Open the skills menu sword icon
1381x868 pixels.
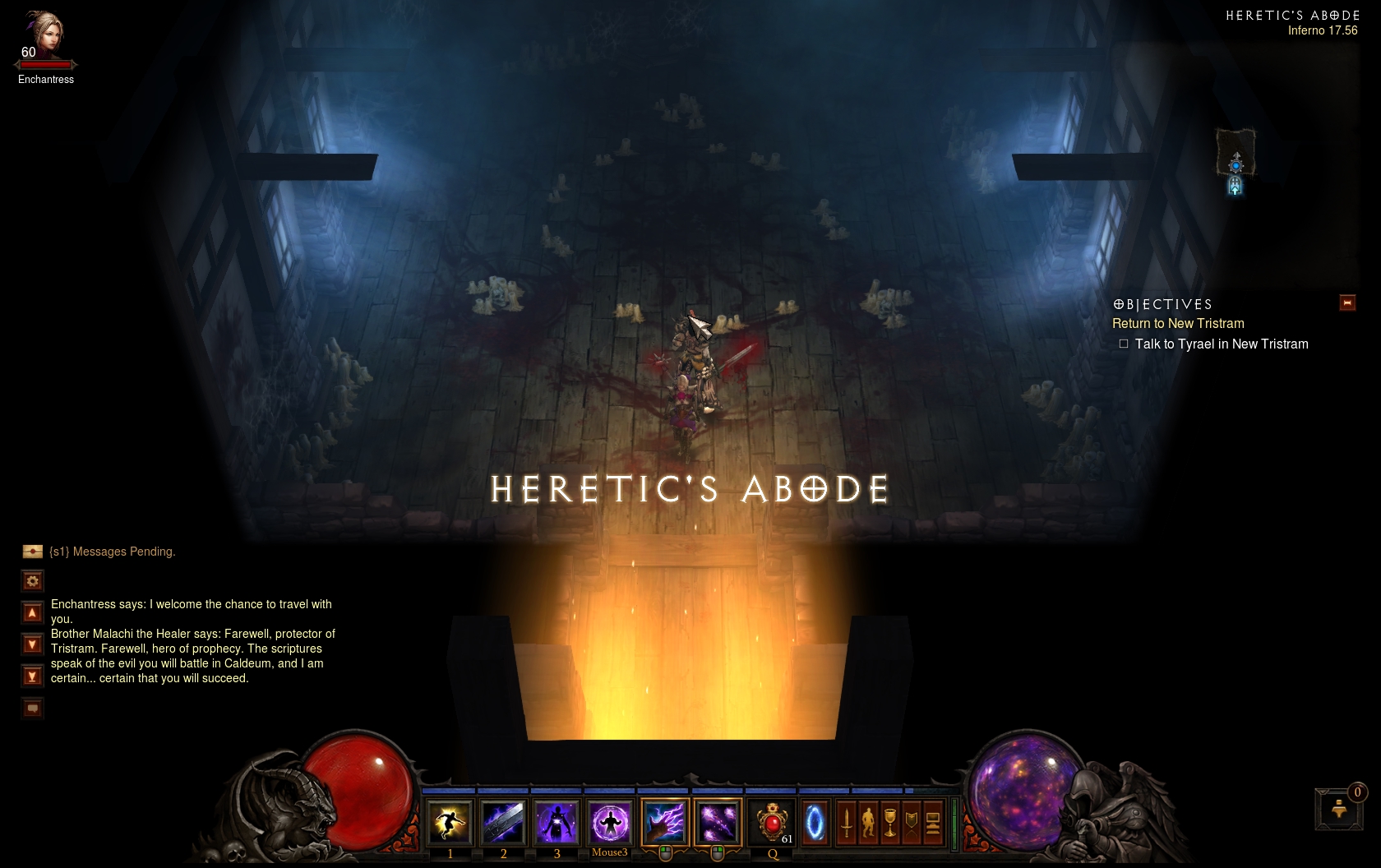coord(847,823)
